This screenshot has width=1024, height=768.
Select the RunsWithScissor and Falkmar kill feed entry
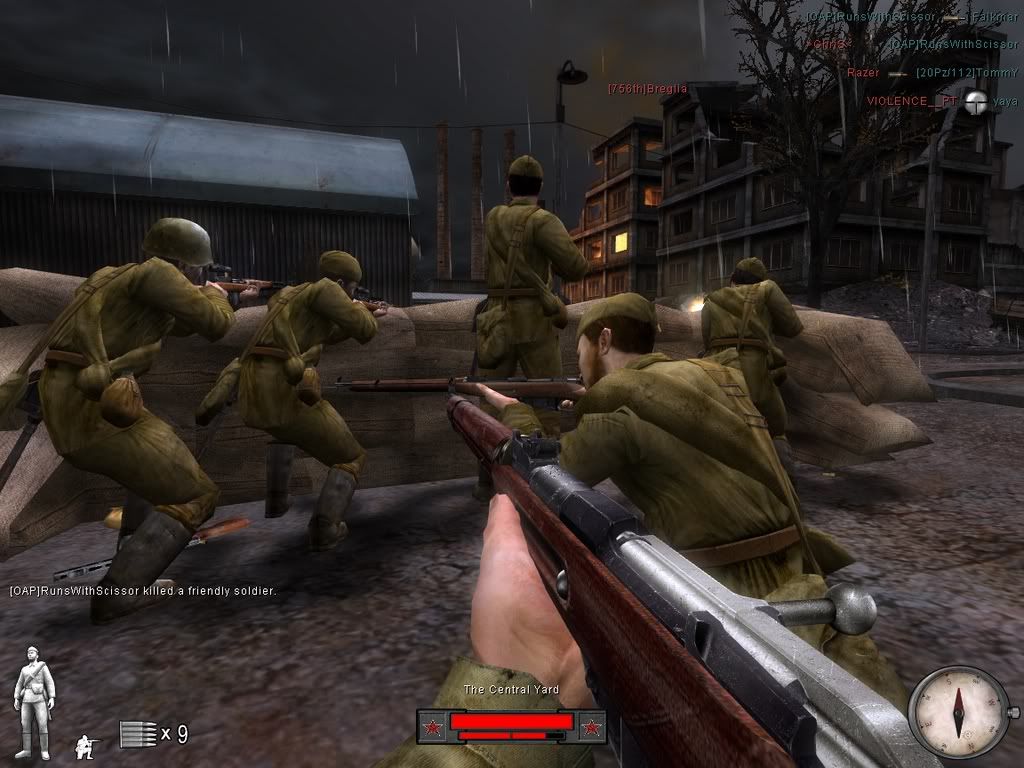pyautogui.click(x=905, y=17)
